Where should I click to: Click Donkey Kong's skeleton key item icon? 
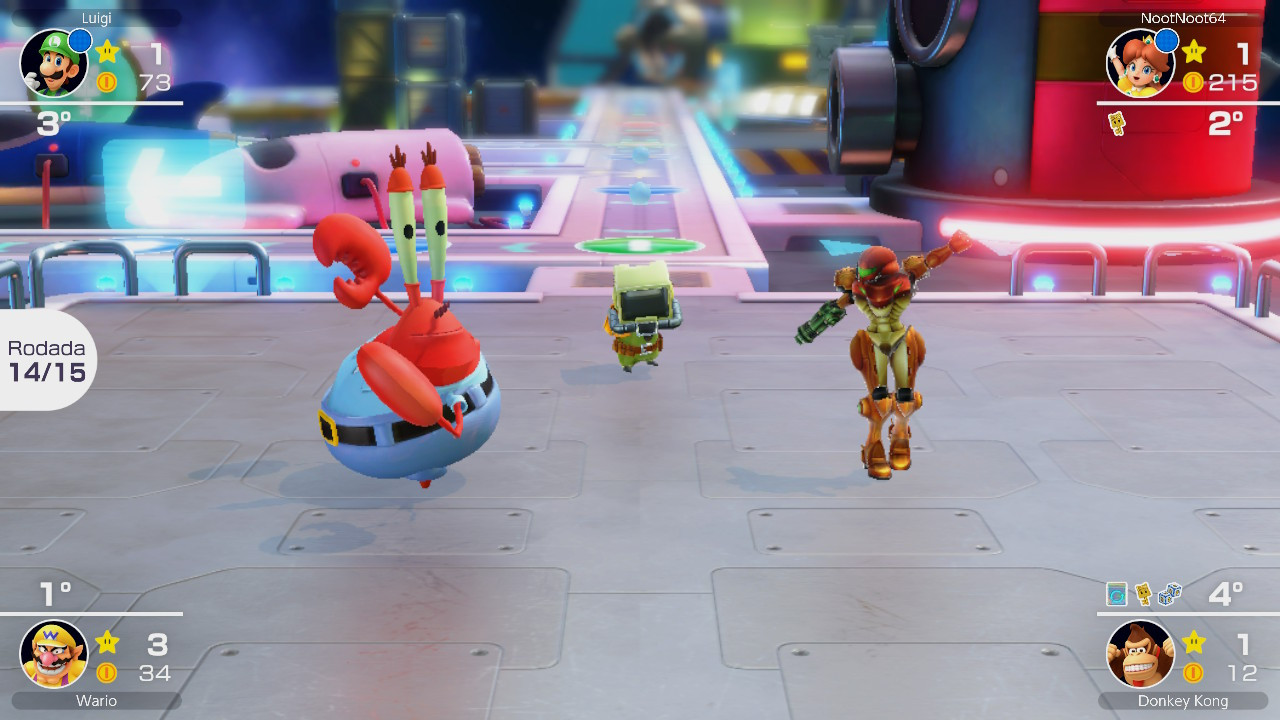click(1143, 592)
